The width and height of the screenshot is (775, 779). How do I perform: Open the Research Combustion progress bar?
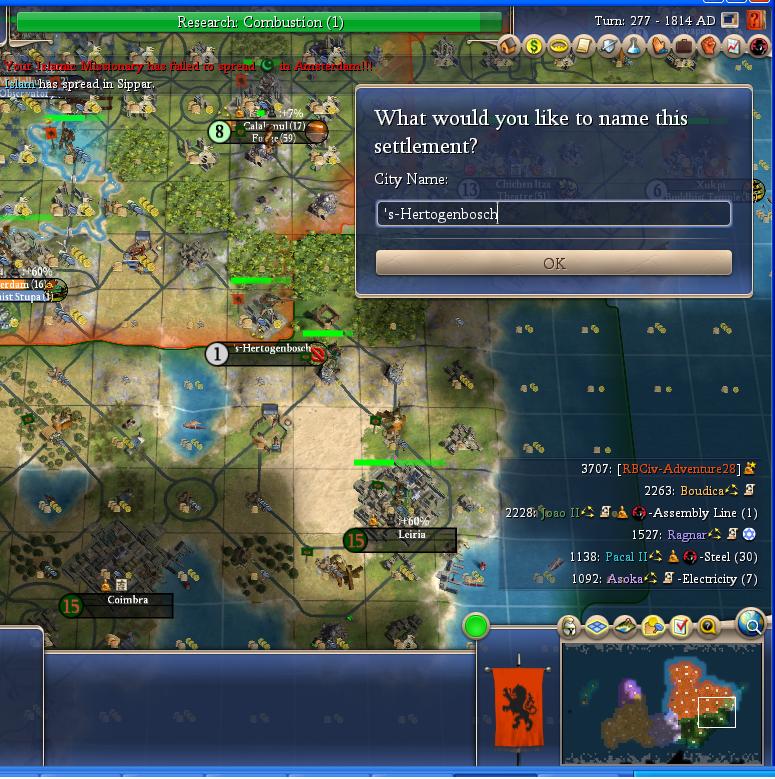260,21
